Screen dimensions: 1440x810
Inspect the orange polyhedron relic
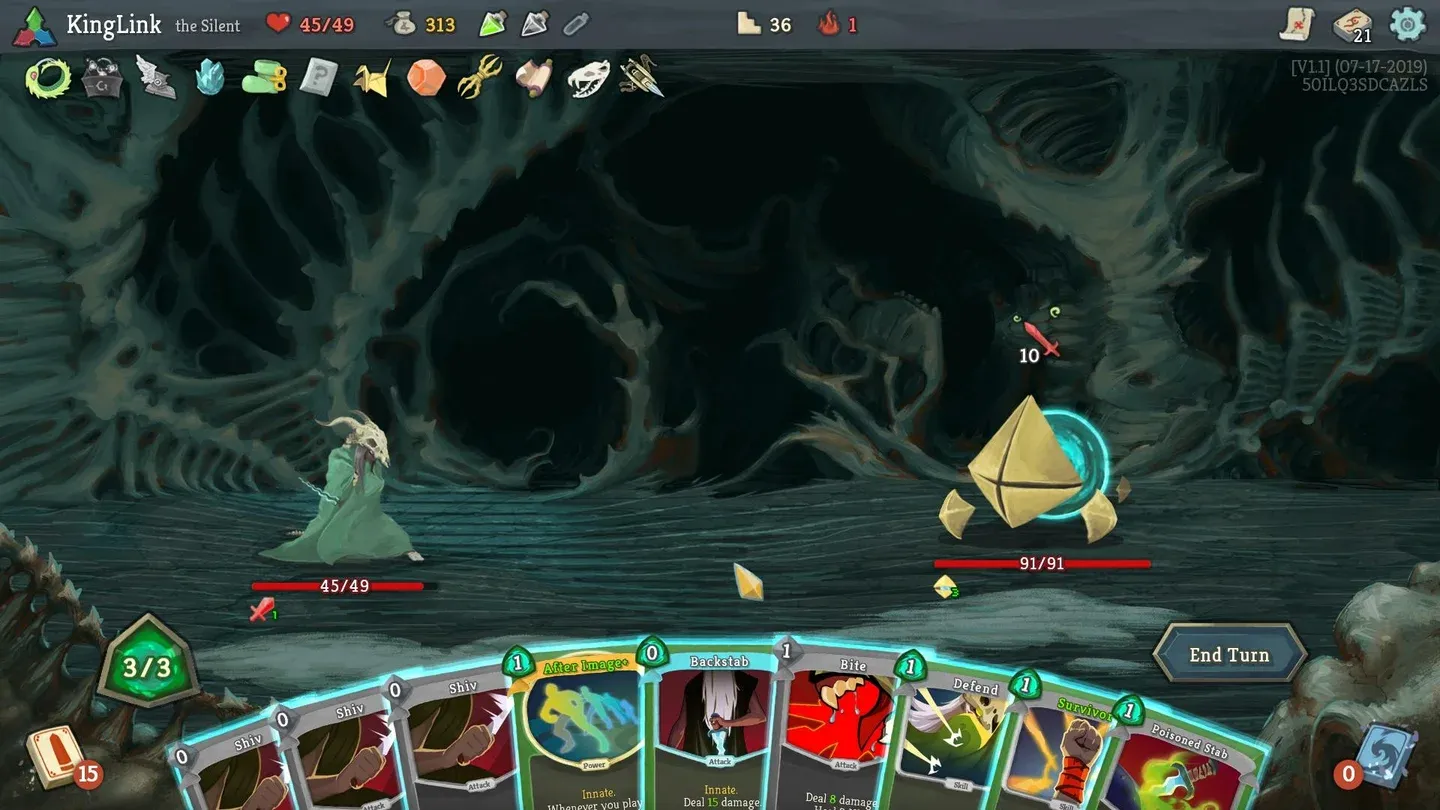tap(426, 77)
